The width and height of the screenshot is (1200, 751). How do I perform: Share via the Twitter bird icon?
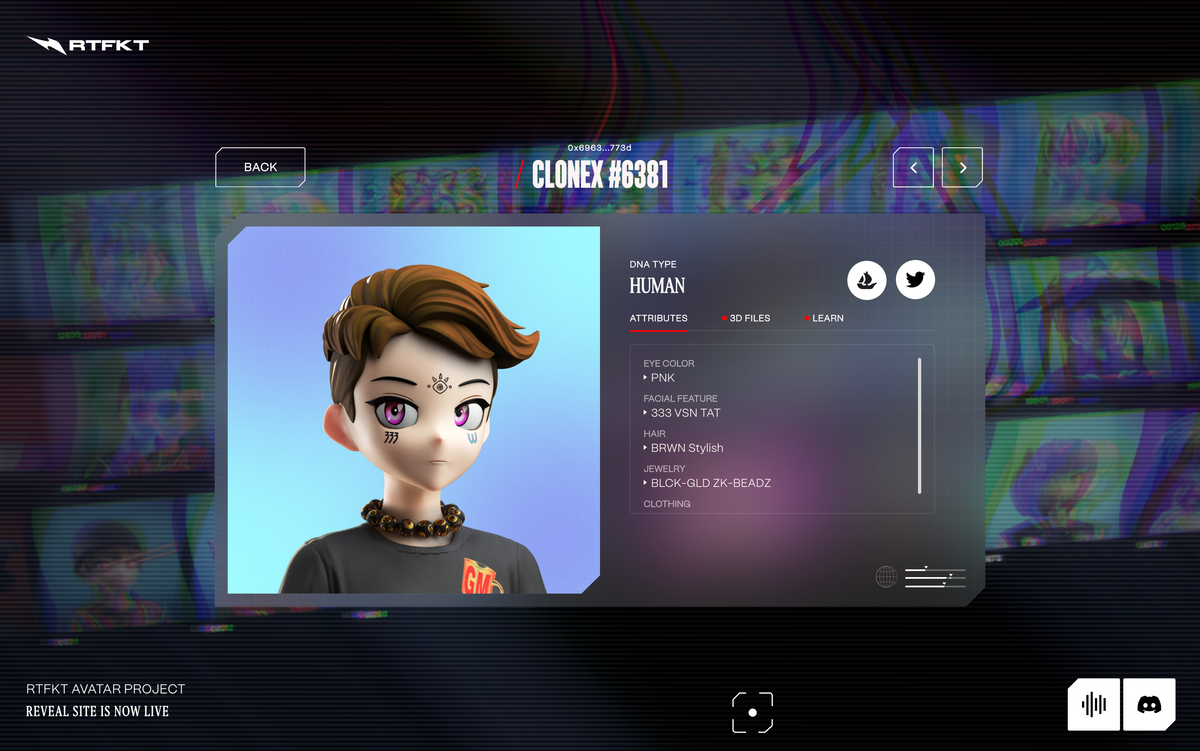click(915, 280)
